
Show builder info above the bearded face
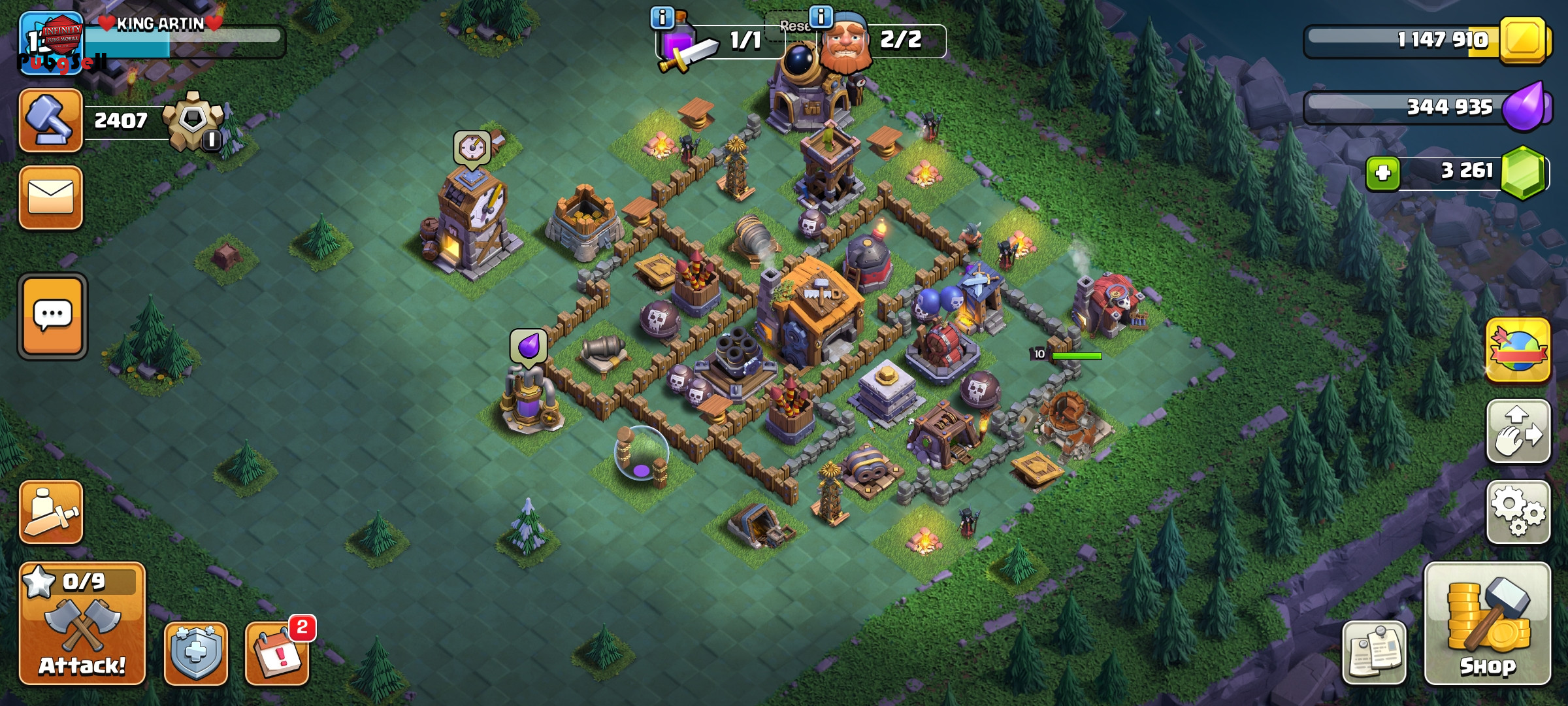pos(821,16)
